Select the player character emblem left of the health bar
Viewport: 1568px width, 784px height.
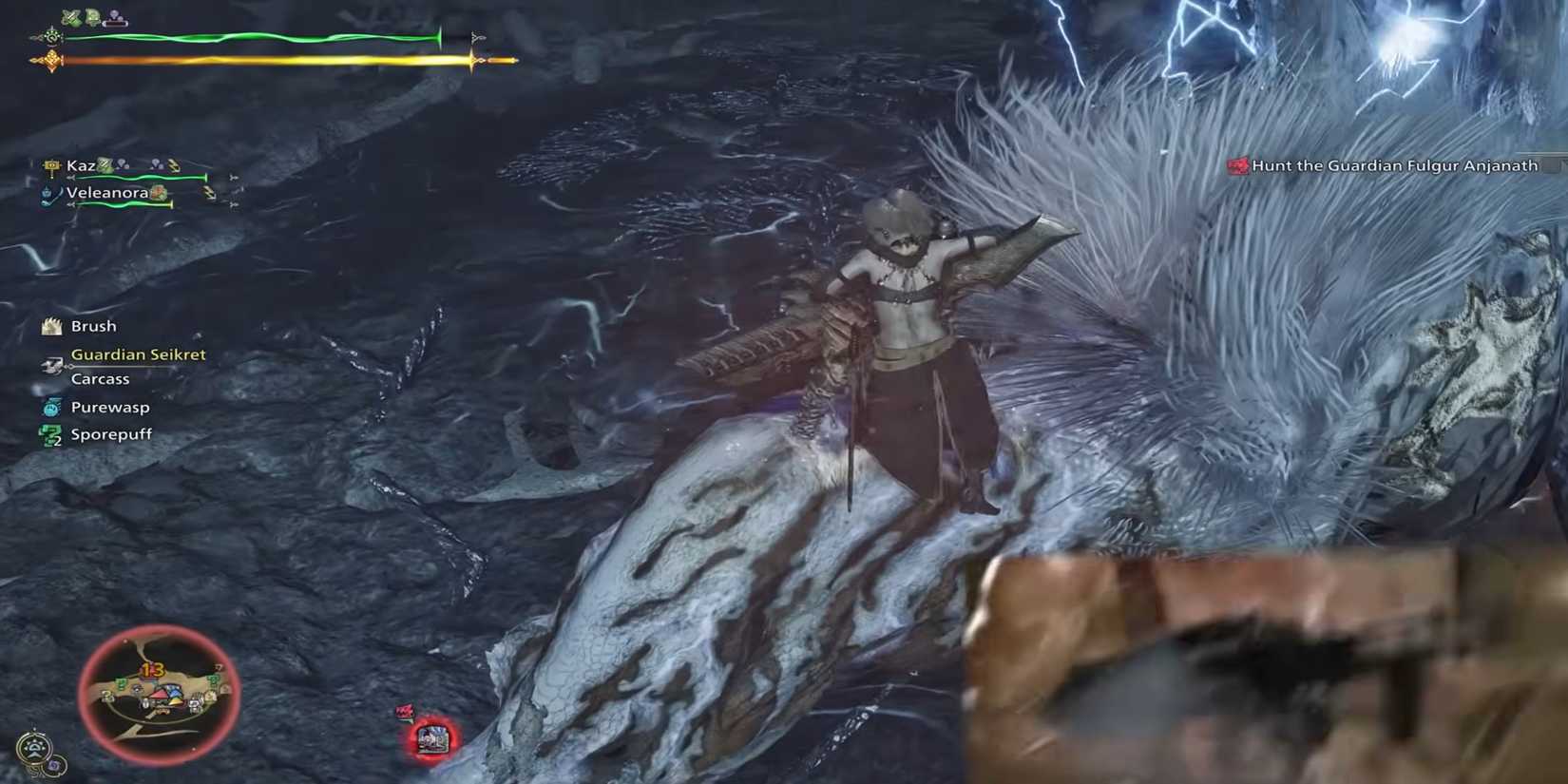tap(53, 36)
